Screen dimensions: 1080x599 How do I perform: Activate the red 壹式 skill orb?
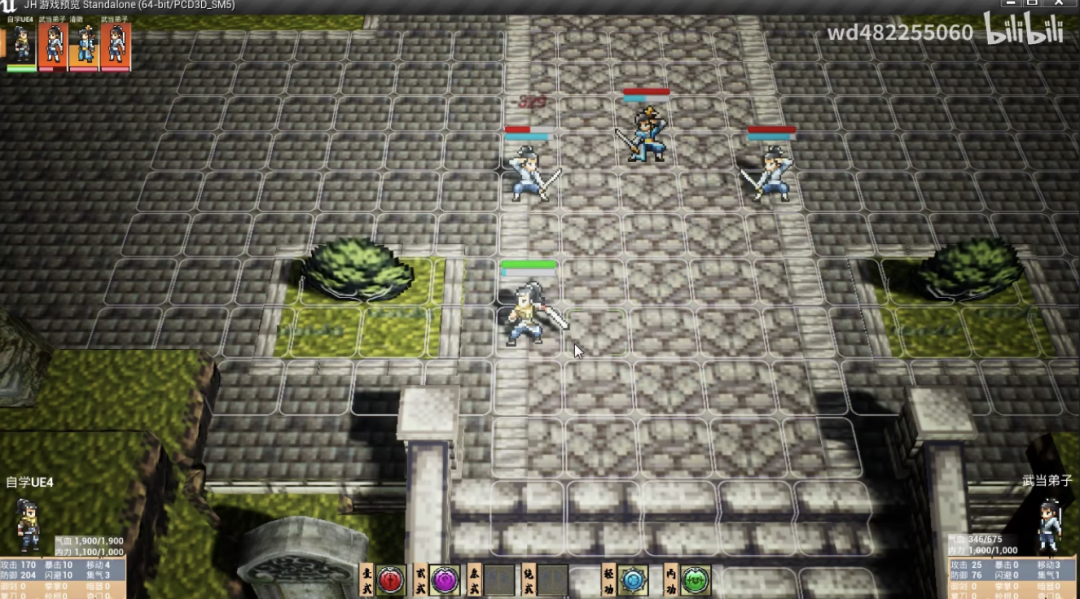[390, 579]
